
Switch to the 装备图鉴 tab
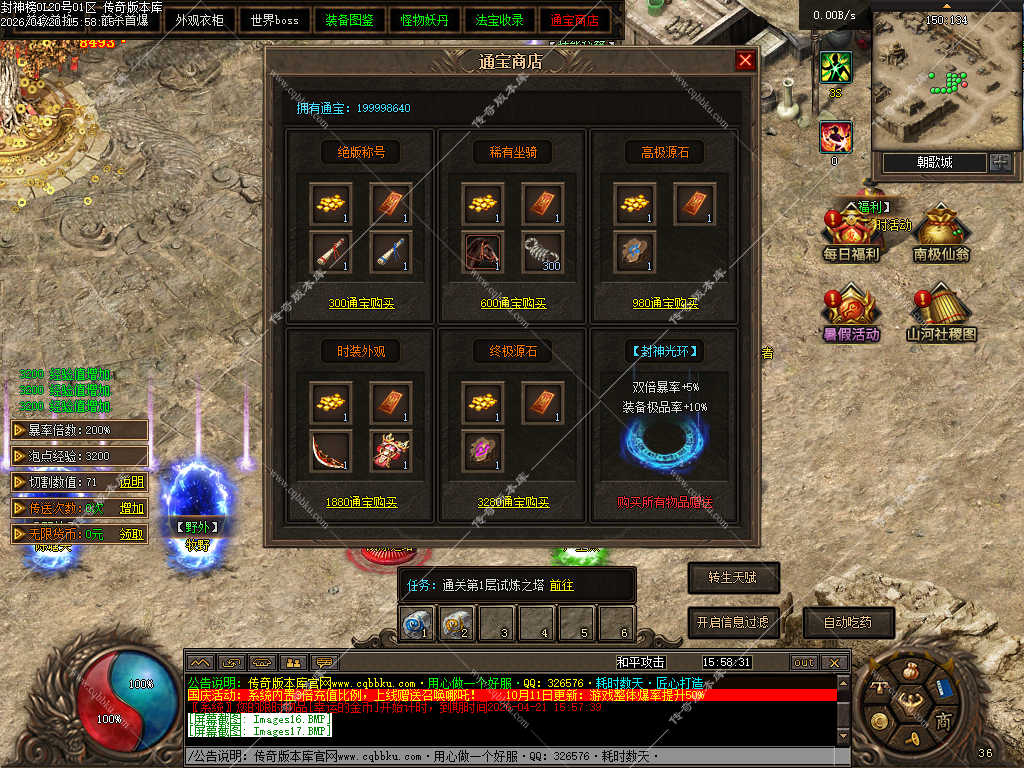point(350,20)
